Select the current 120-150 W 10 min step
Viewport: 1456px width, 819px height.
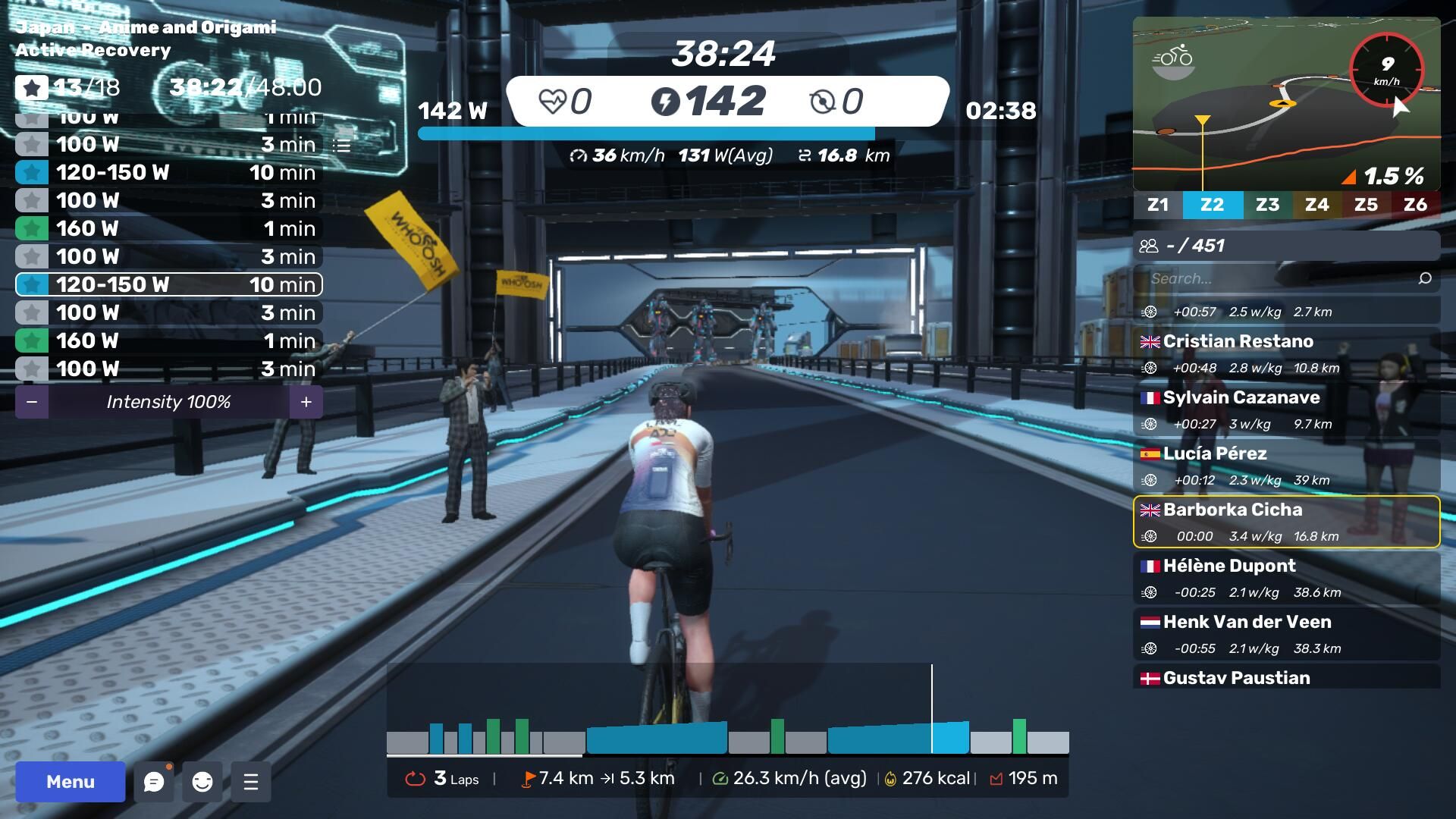pos(168,284)
